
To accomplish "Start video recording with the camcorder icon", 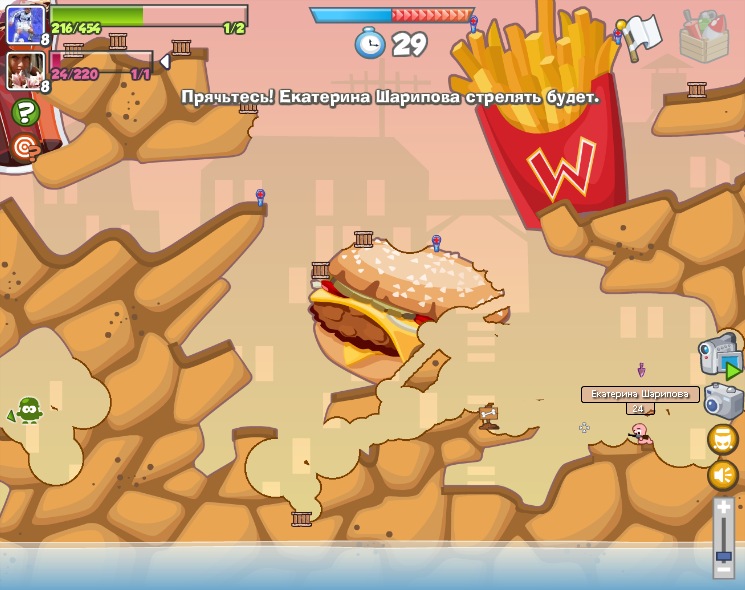I will click(718, 356).
